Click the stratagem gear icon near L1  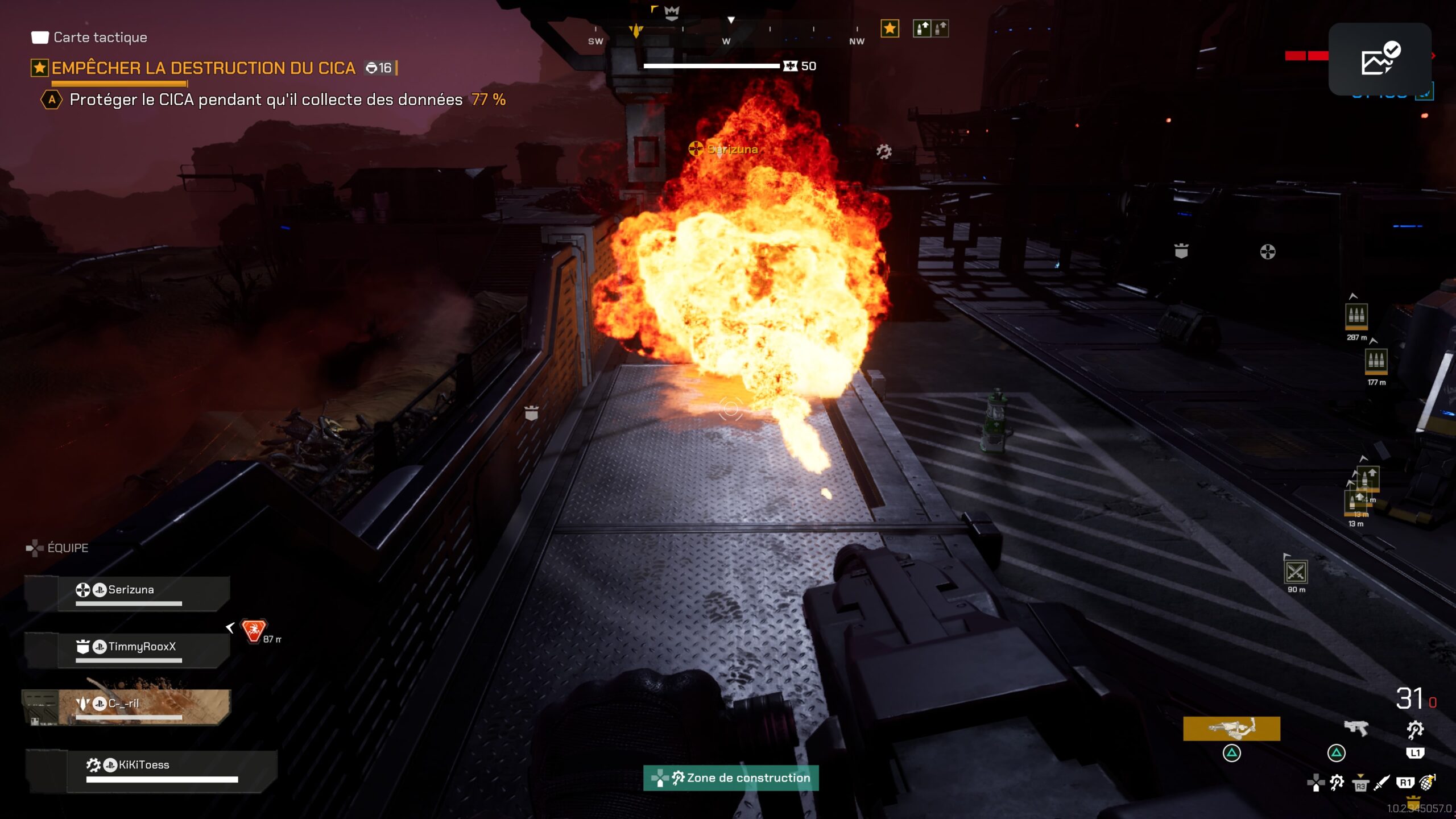(x=1416, y=729)
